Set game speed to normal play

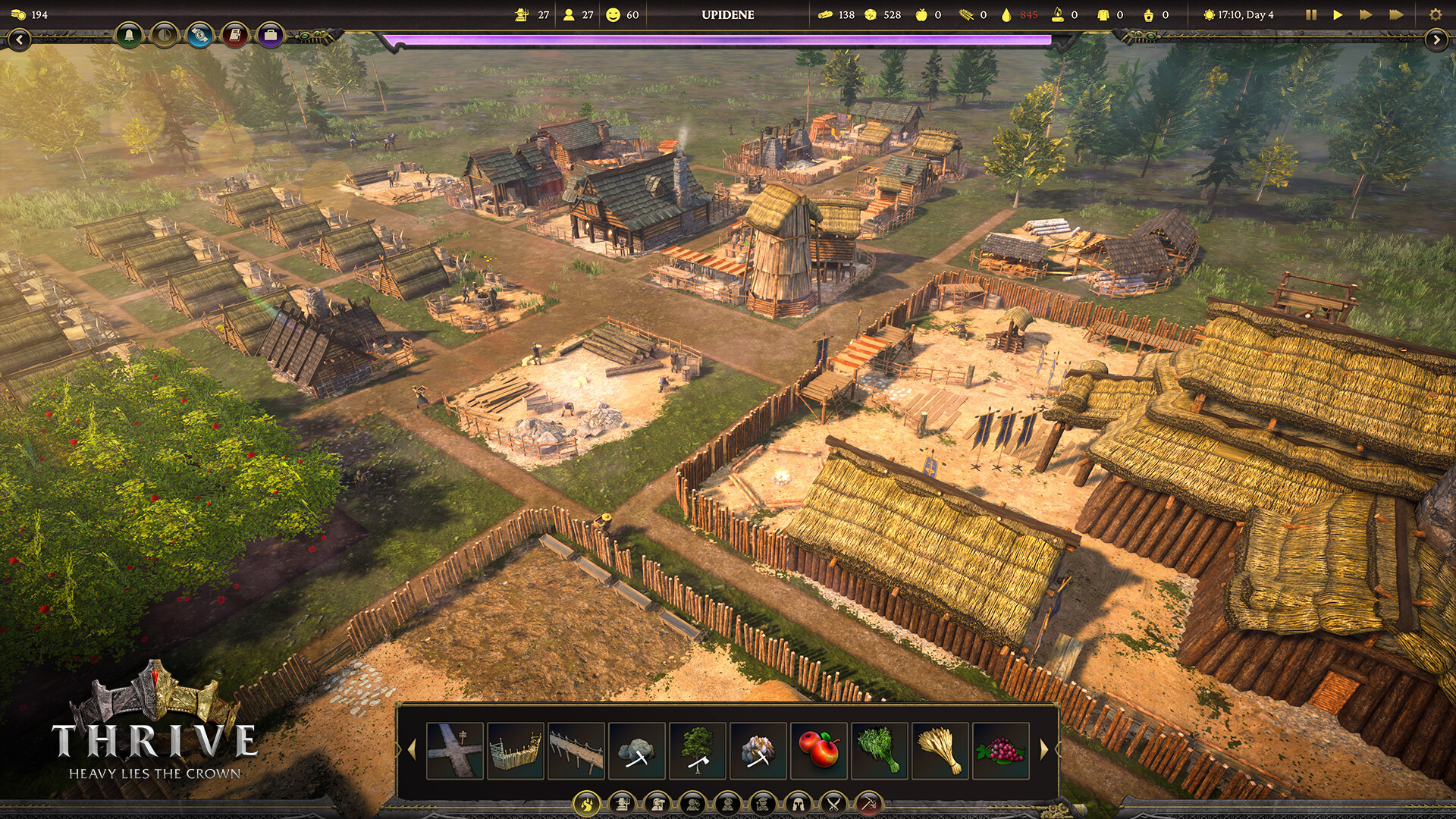pyautogui.click(x=1338, y=14)
